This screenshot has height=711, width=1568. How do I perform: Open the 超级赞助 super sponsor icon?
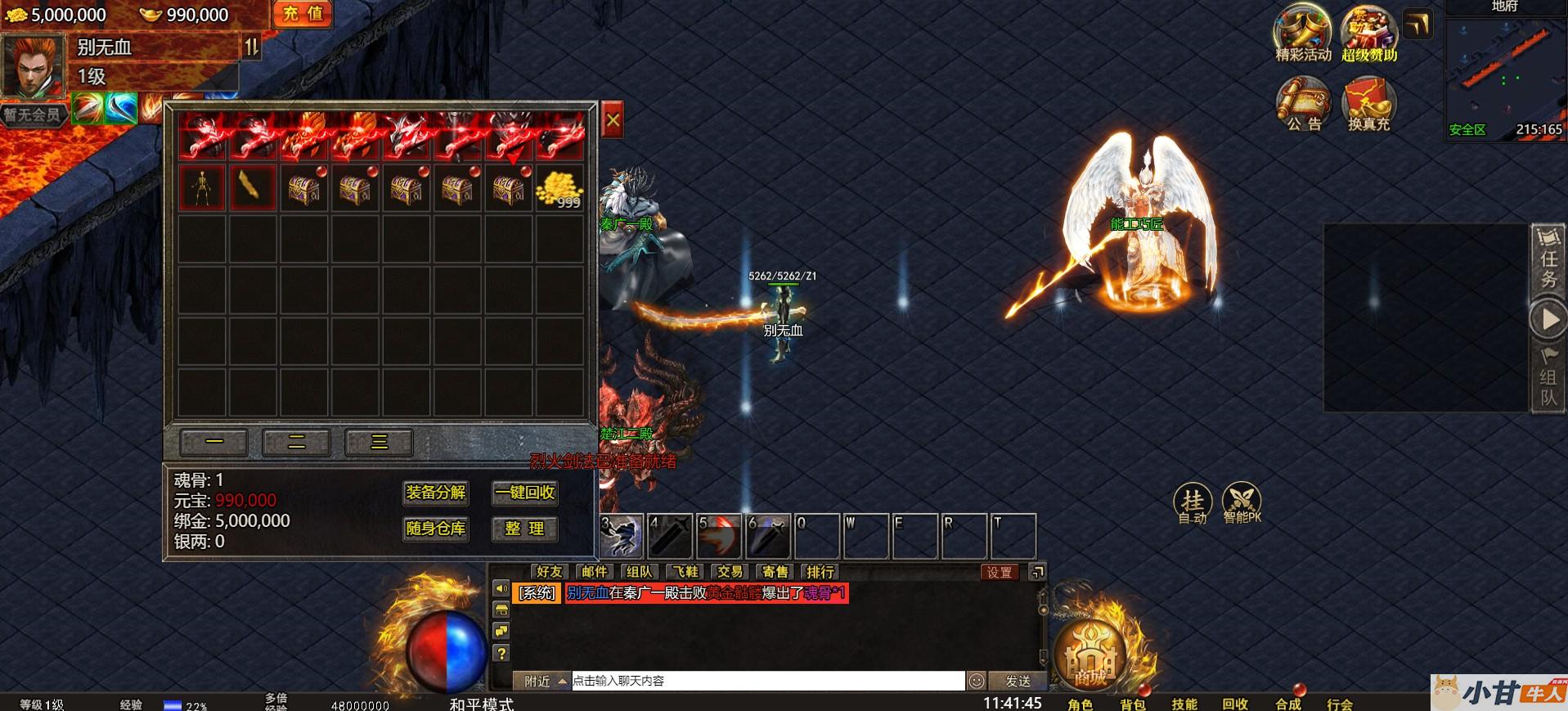pos(1368,34)
